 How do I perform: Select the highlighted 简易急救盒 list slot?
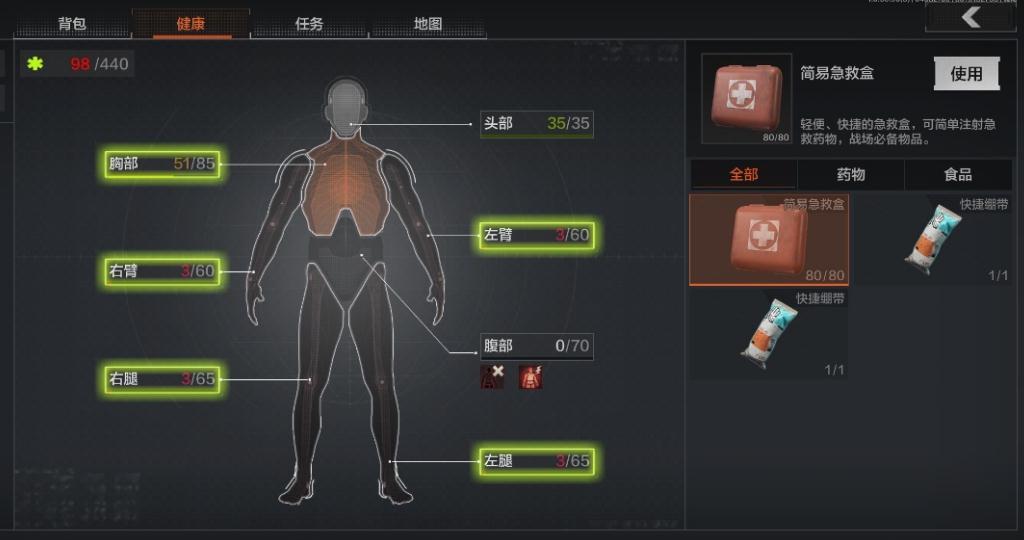768,239
